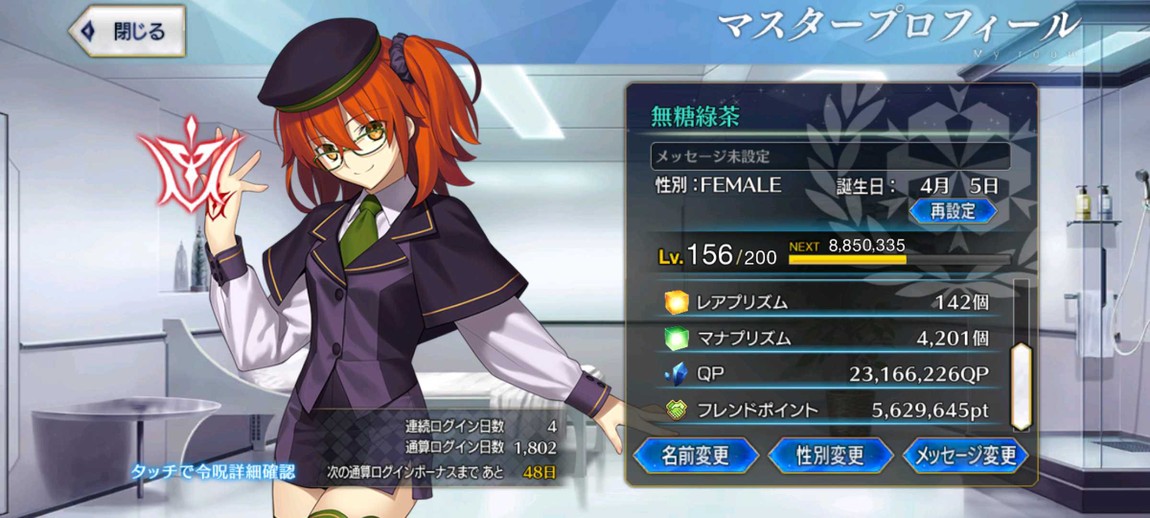
Task: Click the profile stats scrollbar handle
Action: pos(1021,387)
